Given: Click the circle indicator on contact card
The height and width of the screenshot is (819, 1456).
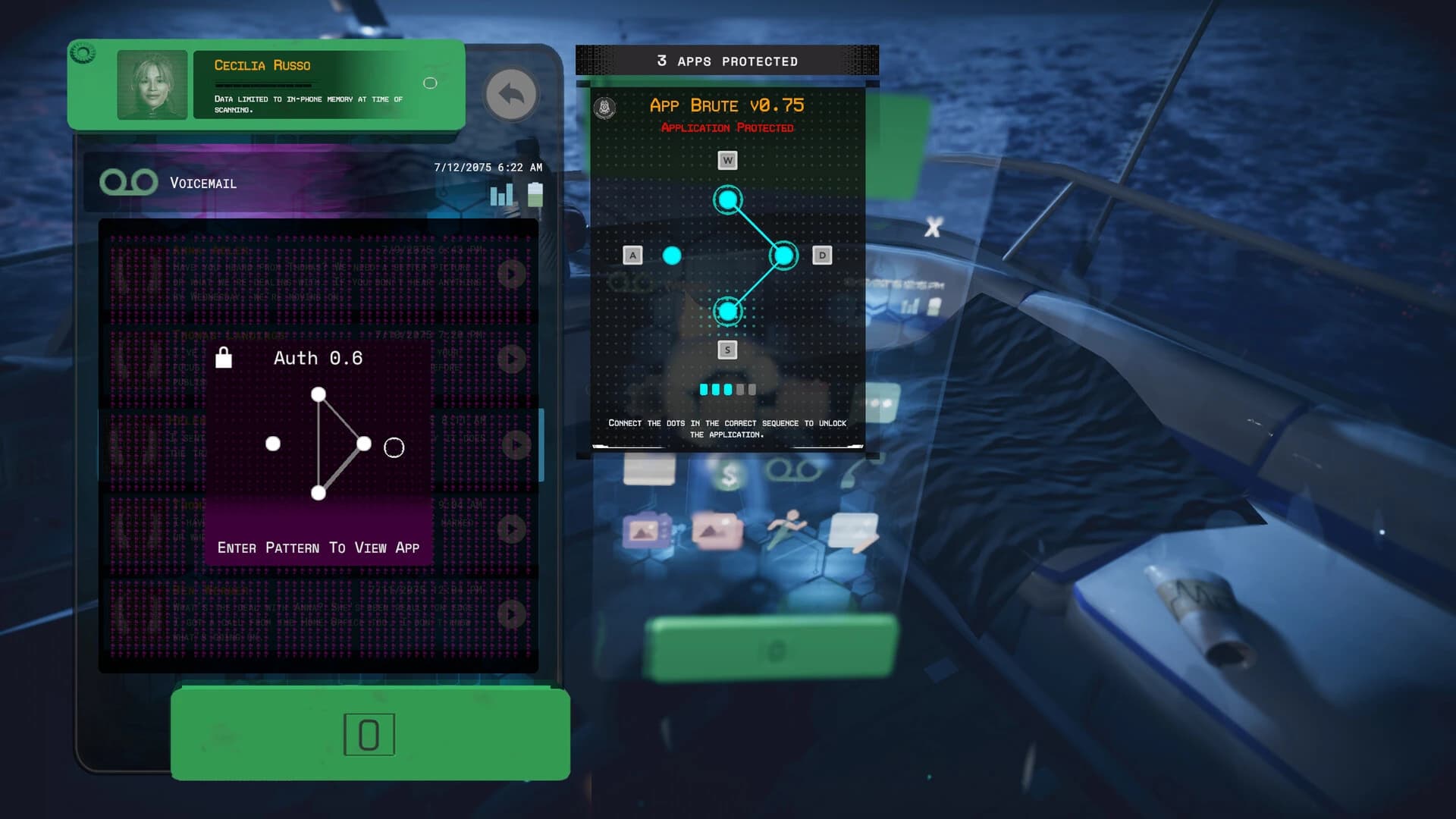Looking at the screenshot, I should [430, 83].
